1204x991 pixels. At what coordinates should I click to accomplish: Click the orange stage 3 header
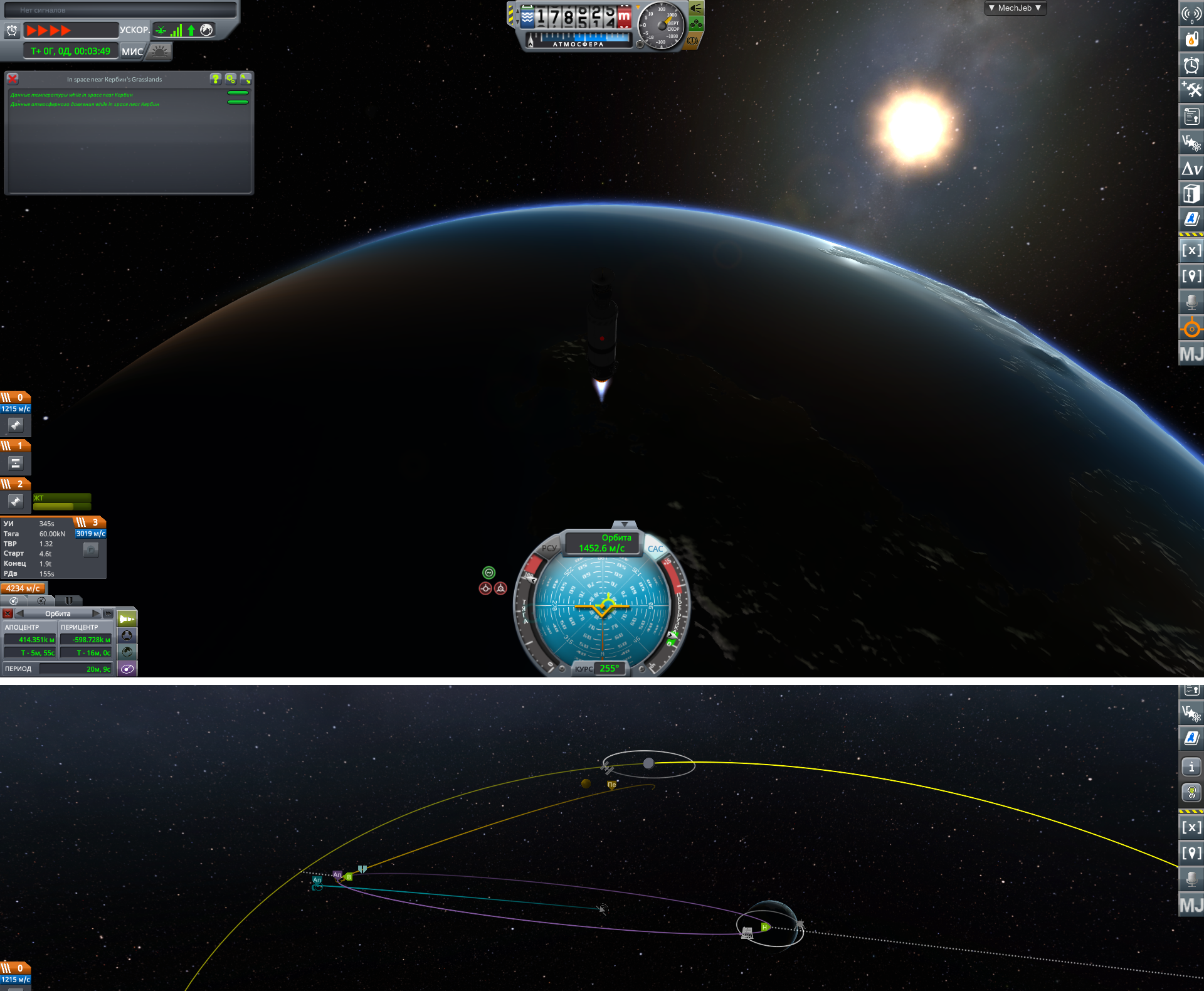click(x=88, y=522)
